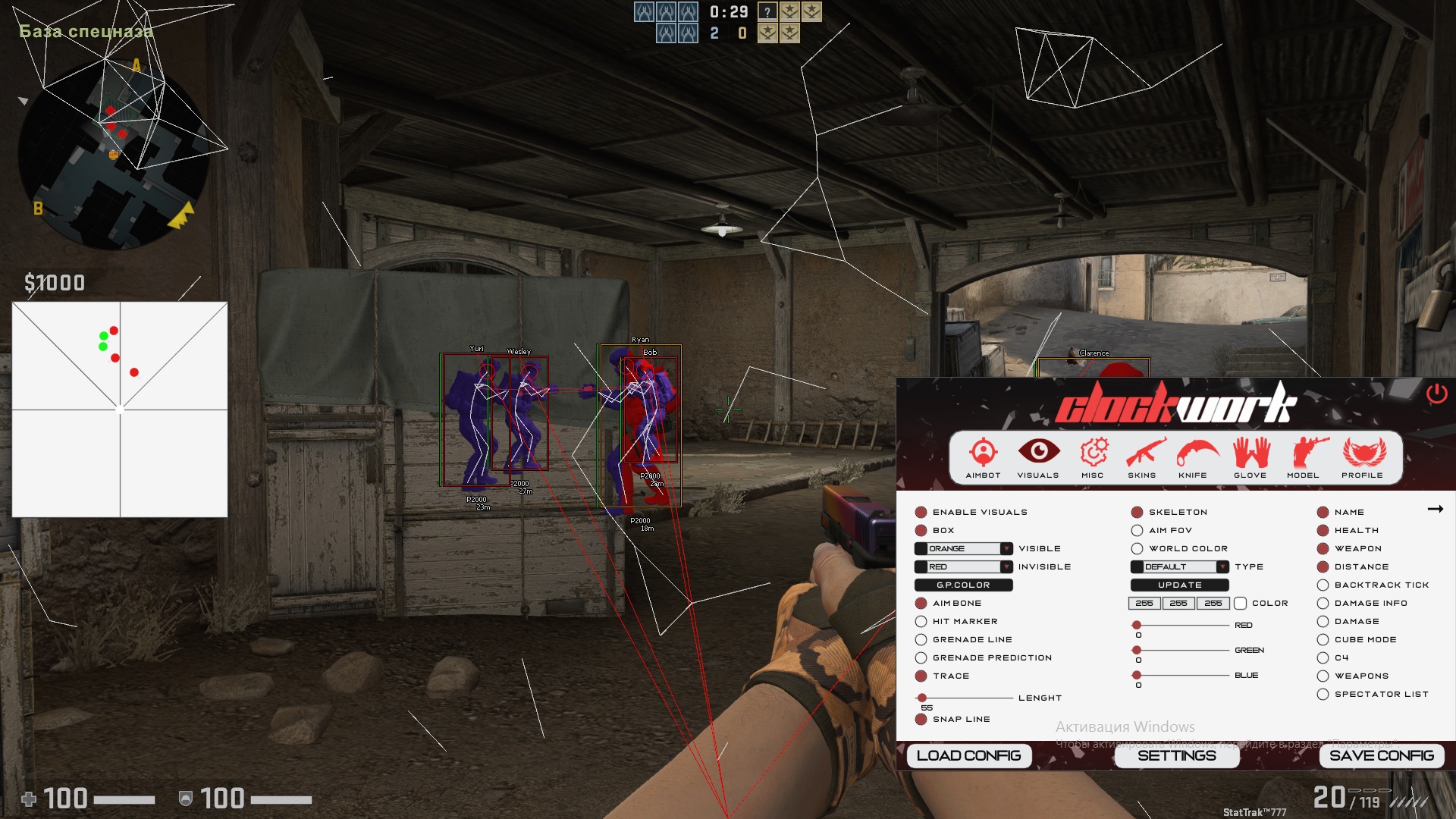The width and height of the screenshot is (1456, 819).
Task: Save the current config
Action: 1381,755
